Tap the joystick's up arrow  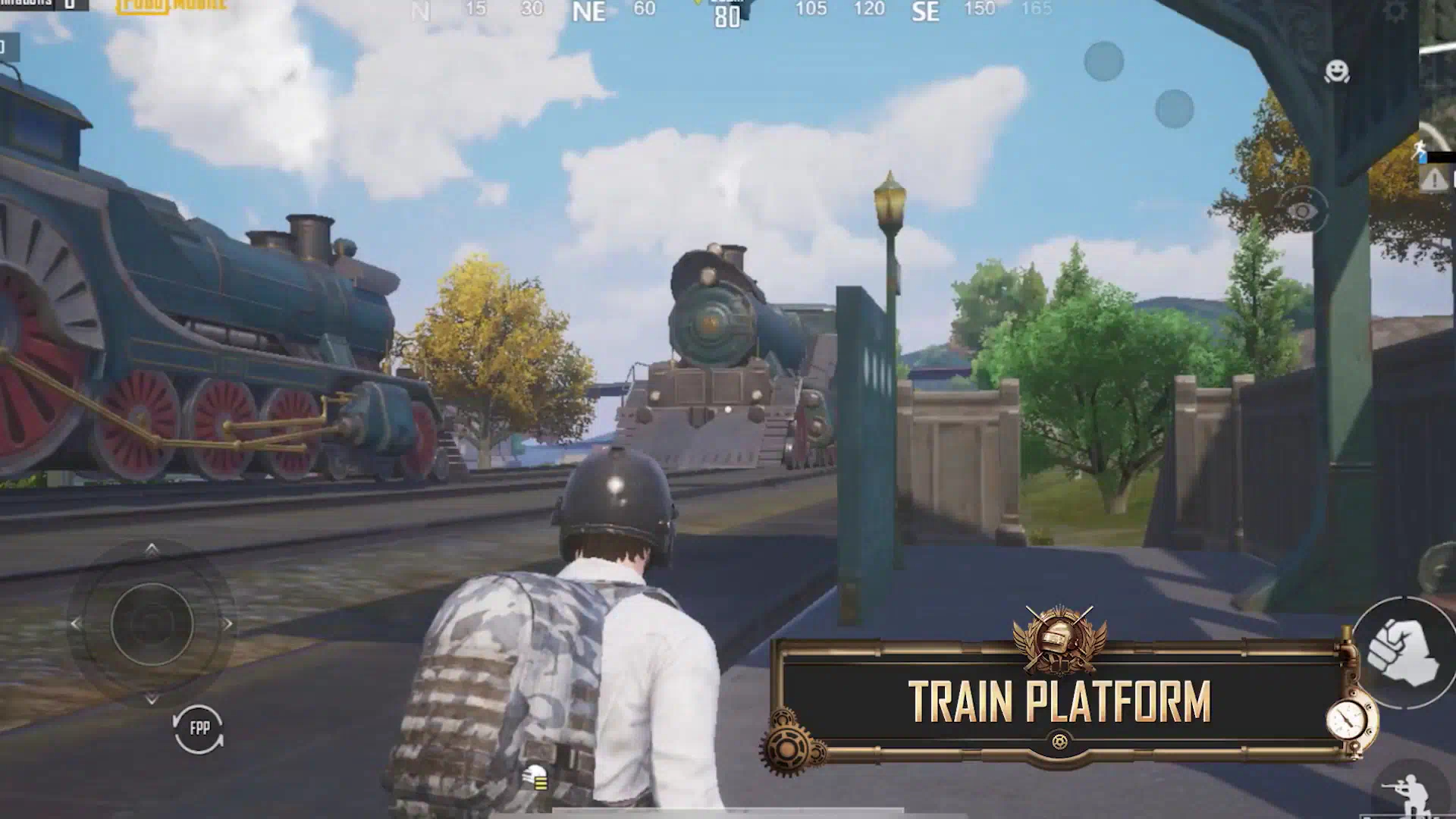[152, 549]
